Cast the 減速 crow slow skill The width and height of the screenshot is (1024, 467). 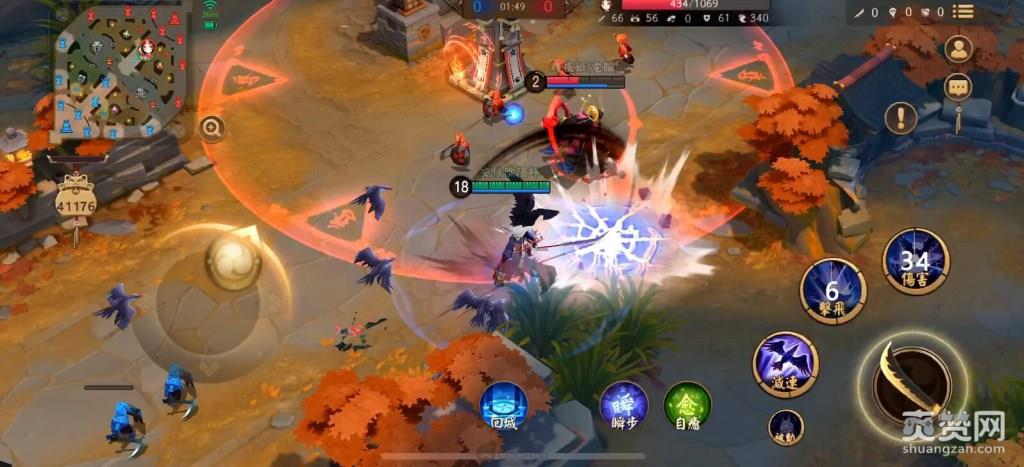(785, 364)
